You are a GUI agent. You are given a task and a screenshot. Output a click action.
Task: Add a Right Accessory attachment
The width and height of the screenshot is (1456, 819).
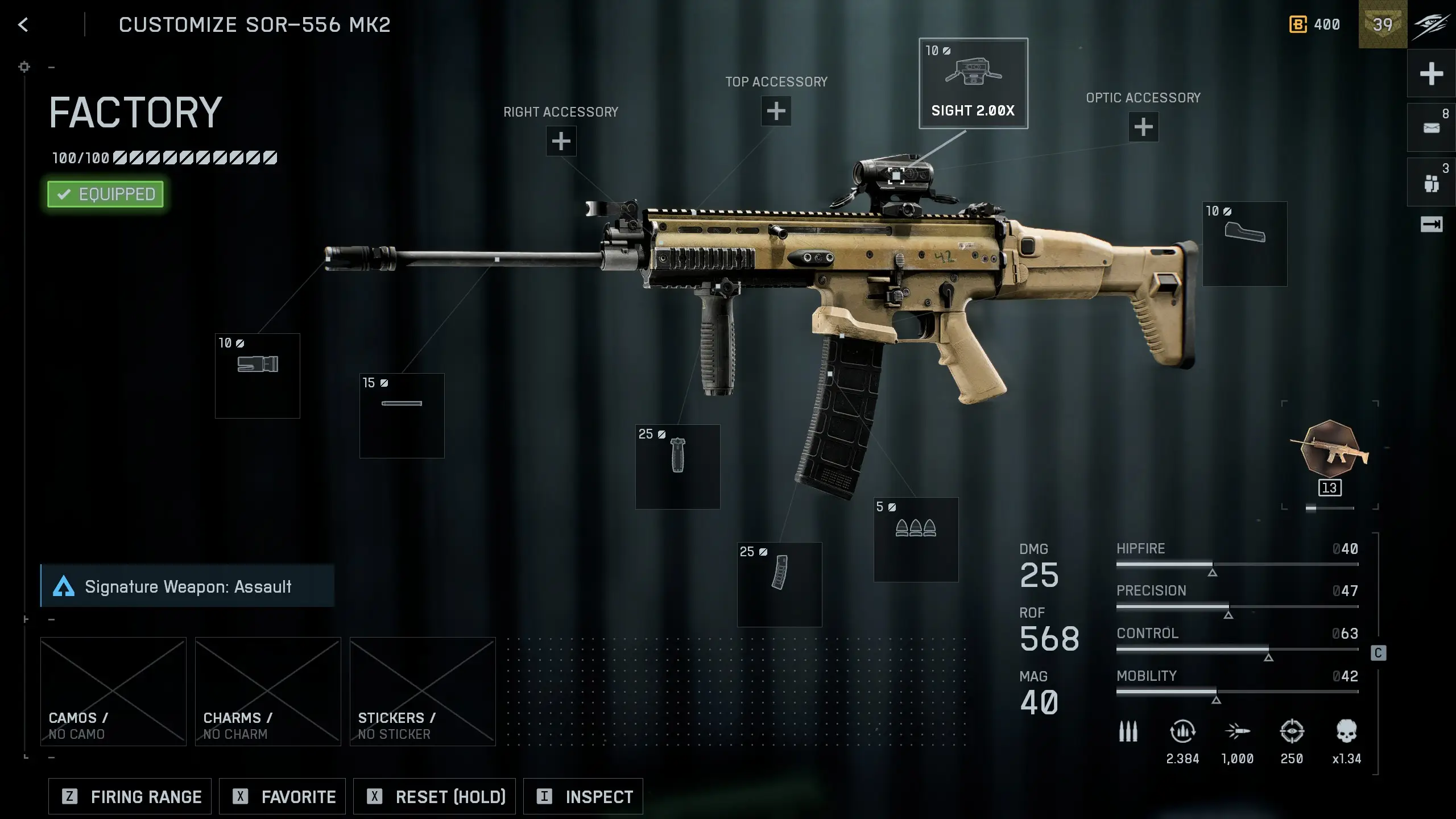point(561,141)
